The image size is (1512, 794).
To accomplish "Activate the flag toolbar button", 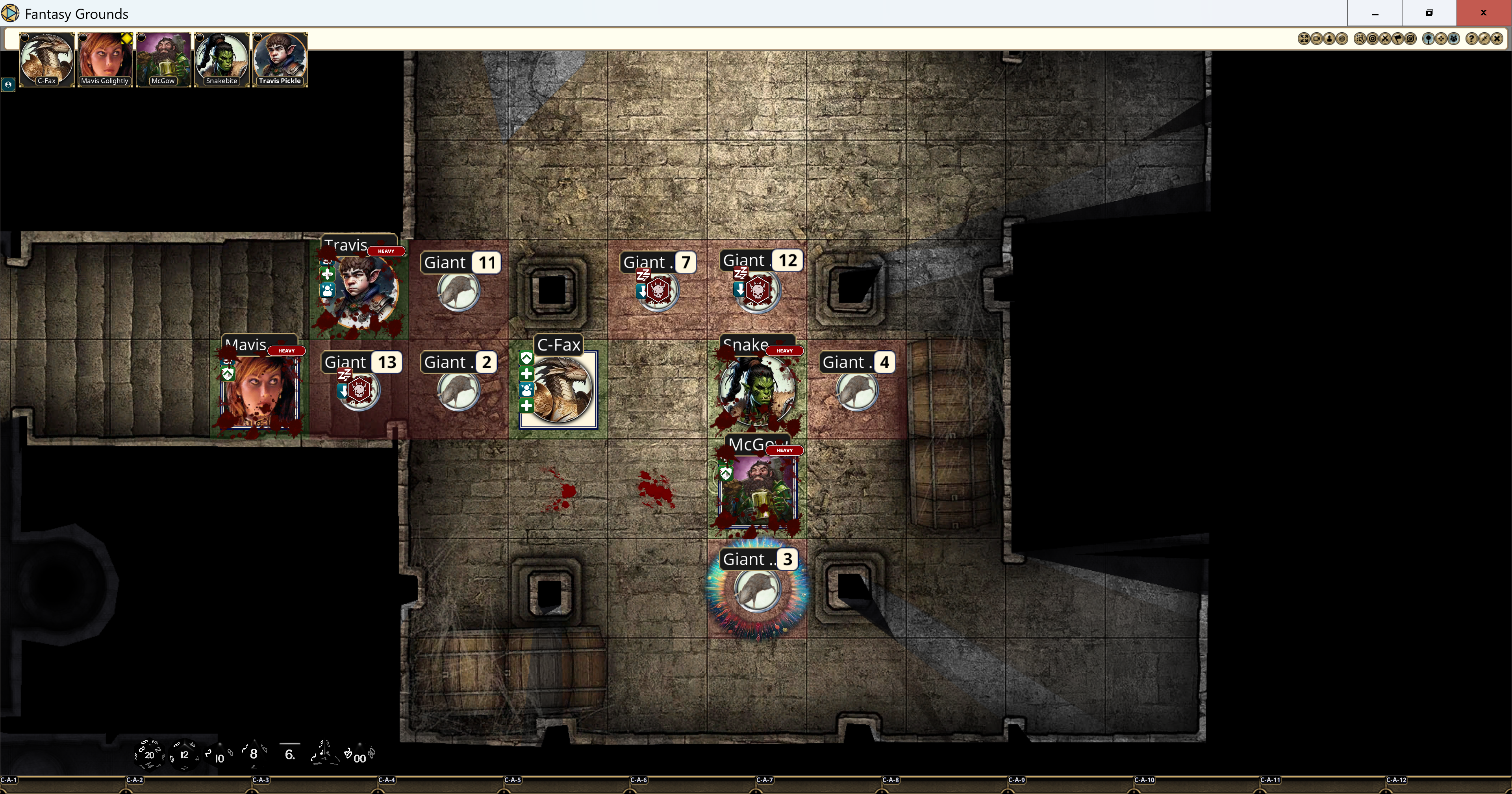I will [x=1398, y=39].
